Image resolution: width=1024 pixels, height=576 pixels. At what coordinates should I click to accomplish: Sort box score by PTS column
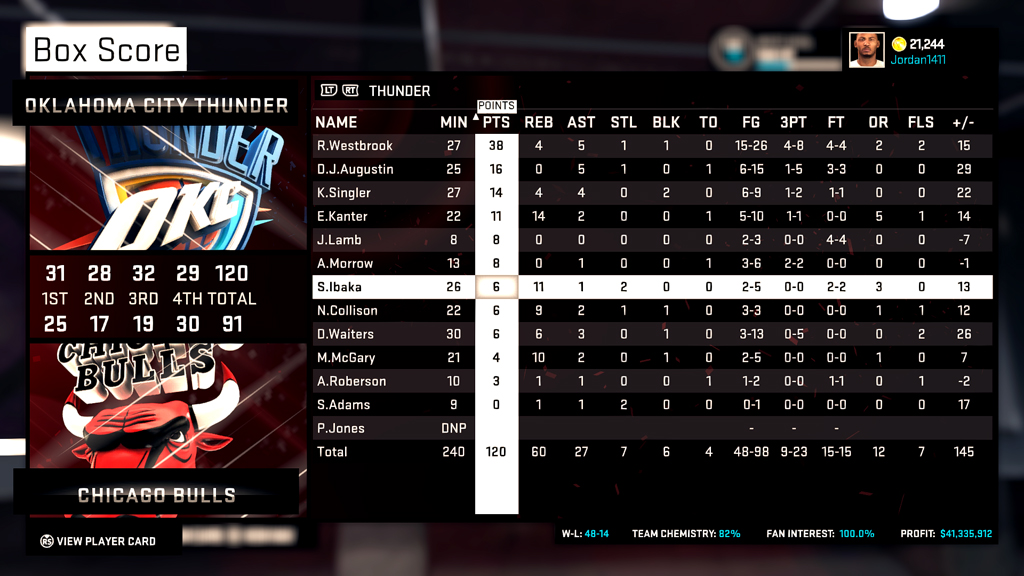[x=496, y=122]
